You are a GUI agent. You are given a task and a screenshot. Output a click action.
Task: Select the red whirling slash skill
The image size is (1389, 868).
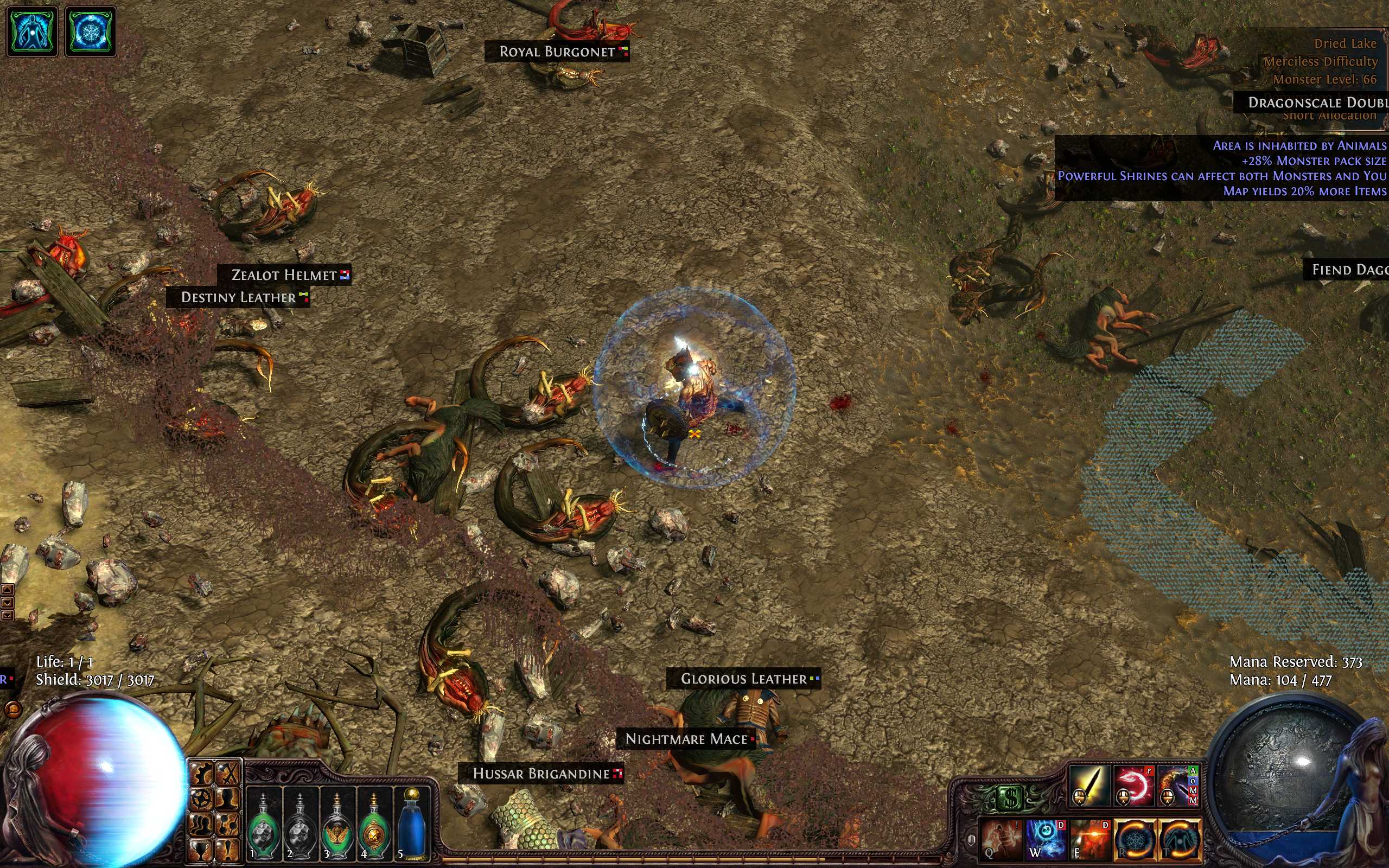pyautogui.click(x=1133, y=786)
